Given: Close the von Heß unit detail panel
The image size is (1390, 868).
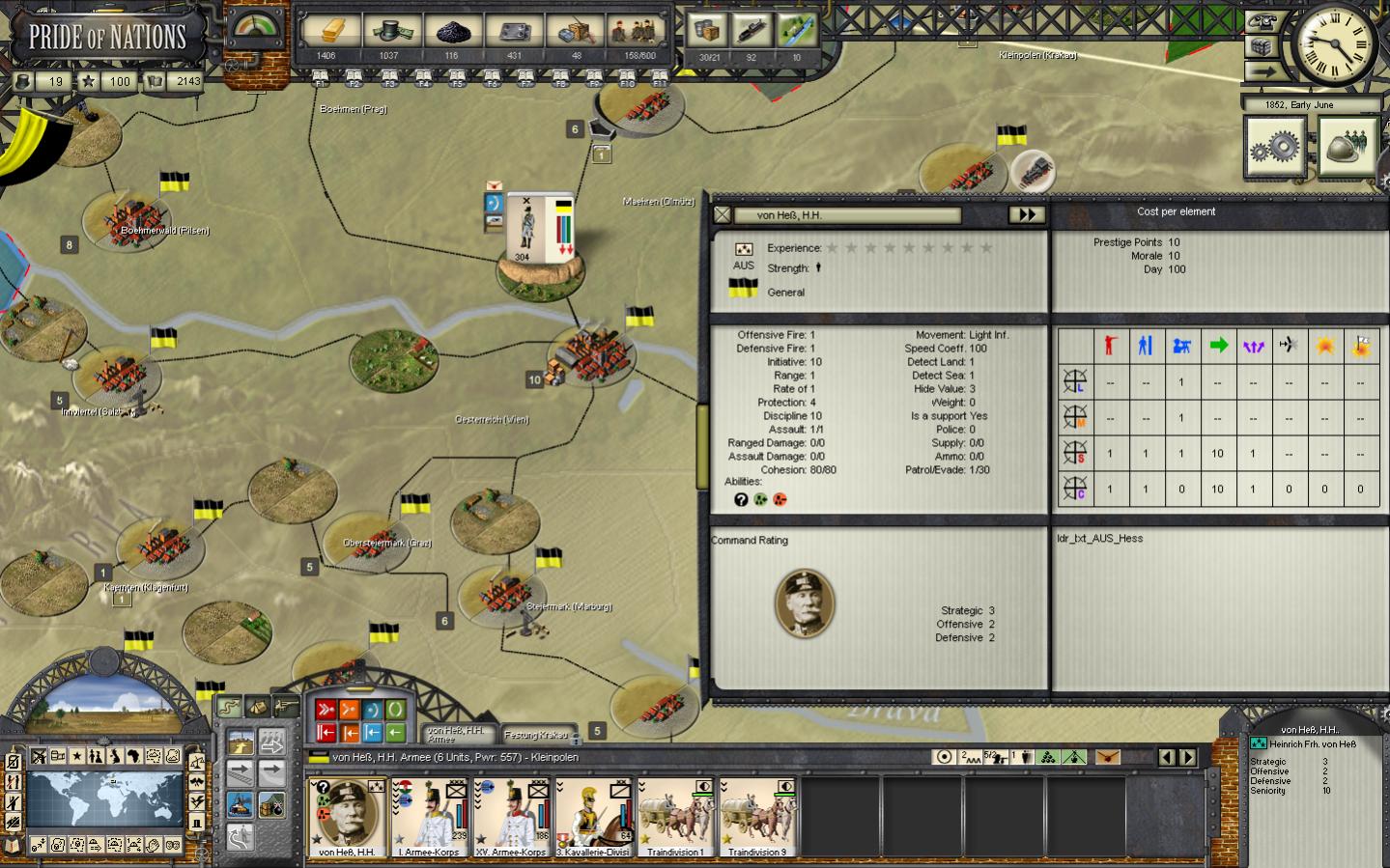Looking at the screenshot, I should (723, 215).
